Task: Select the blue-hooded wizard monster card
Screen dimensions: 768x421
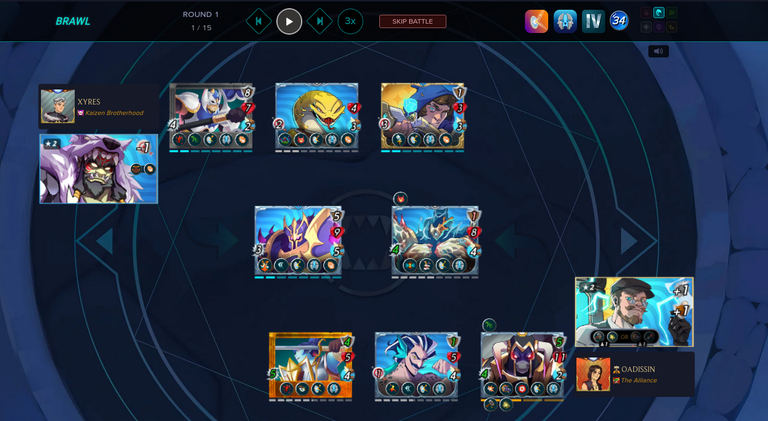Action: (x=422, y=116)
